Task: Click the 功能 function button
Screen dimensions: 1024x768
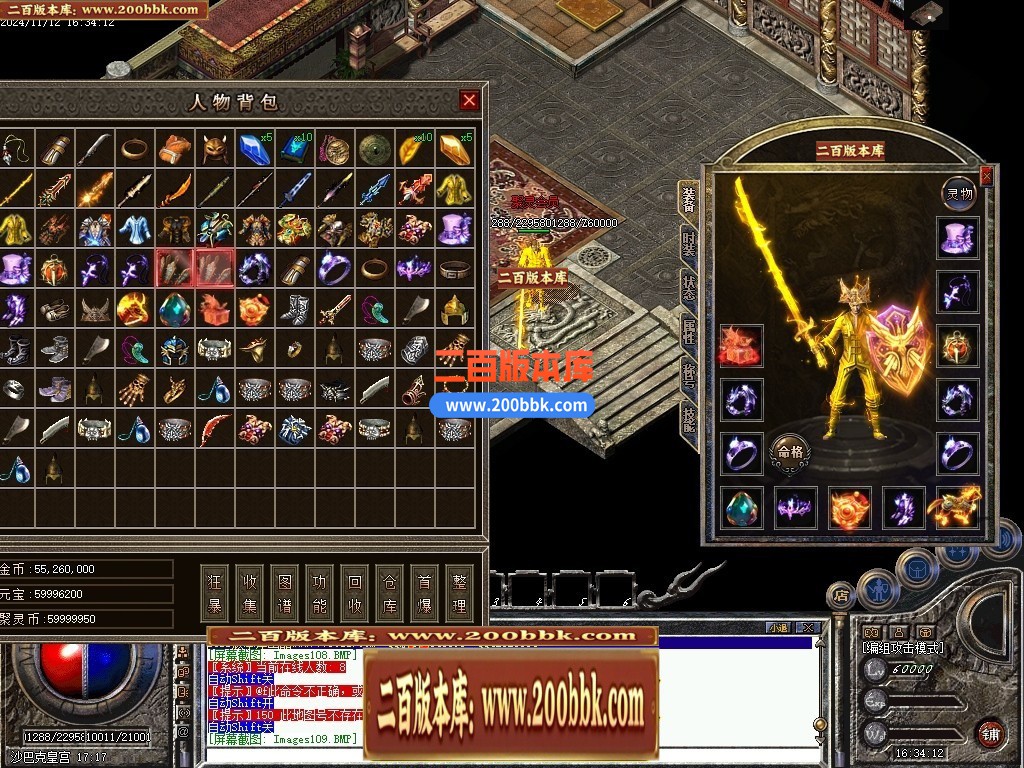Action: coord(320,594)
